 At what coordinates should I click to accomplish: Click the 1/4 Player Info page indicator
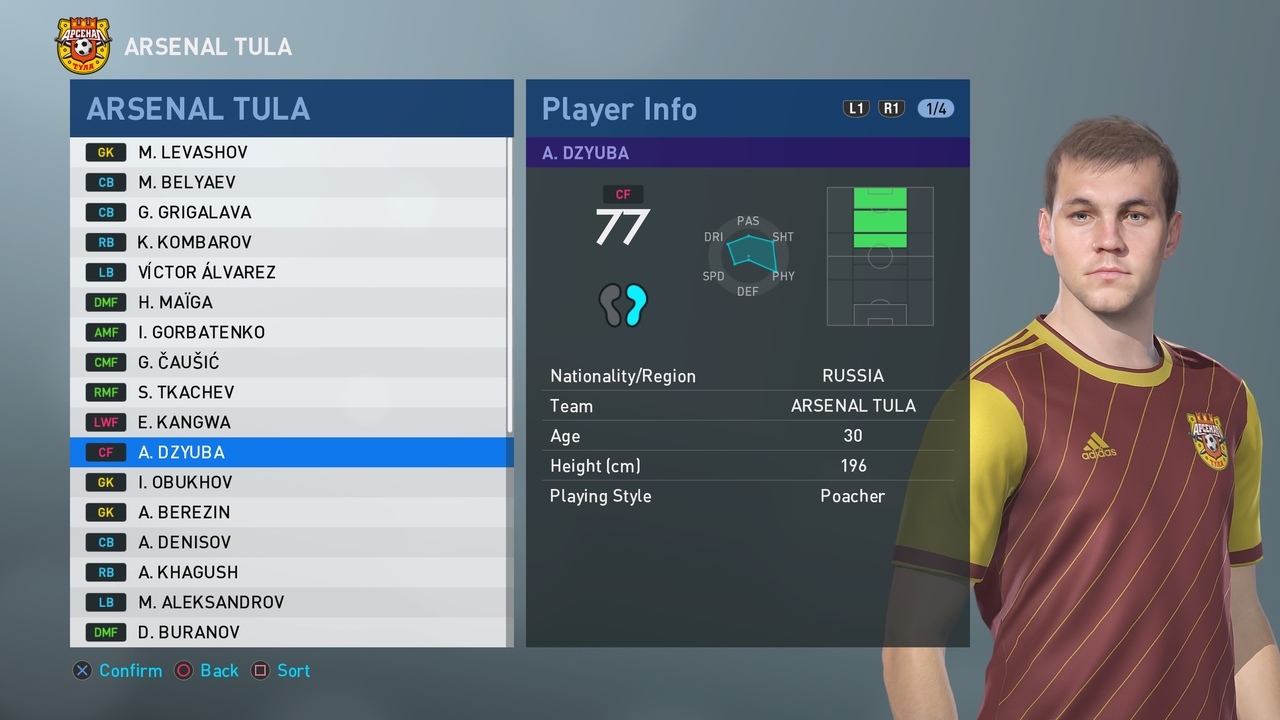[x=936, y=109]
